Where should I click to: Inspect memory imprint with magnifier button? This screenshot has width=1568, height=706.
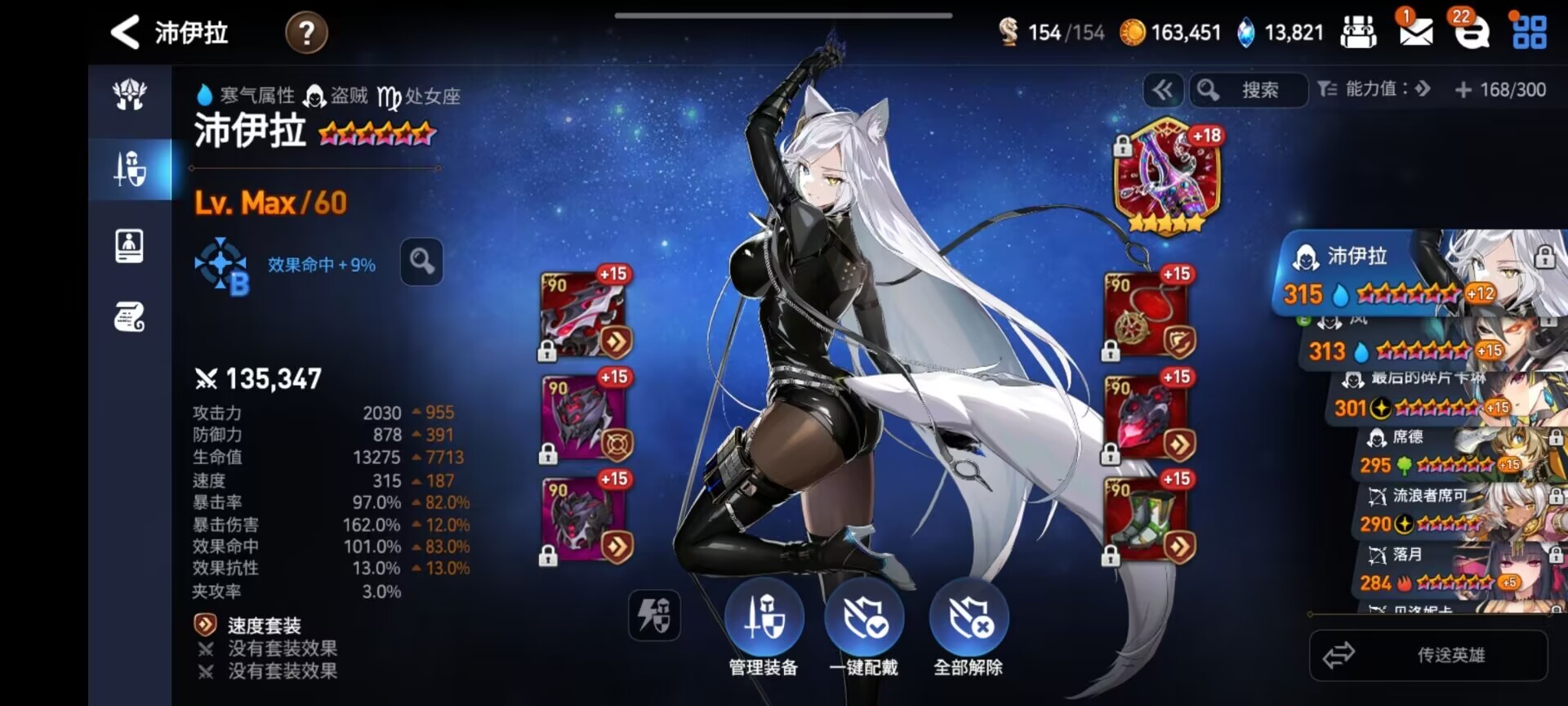[421, 261]
